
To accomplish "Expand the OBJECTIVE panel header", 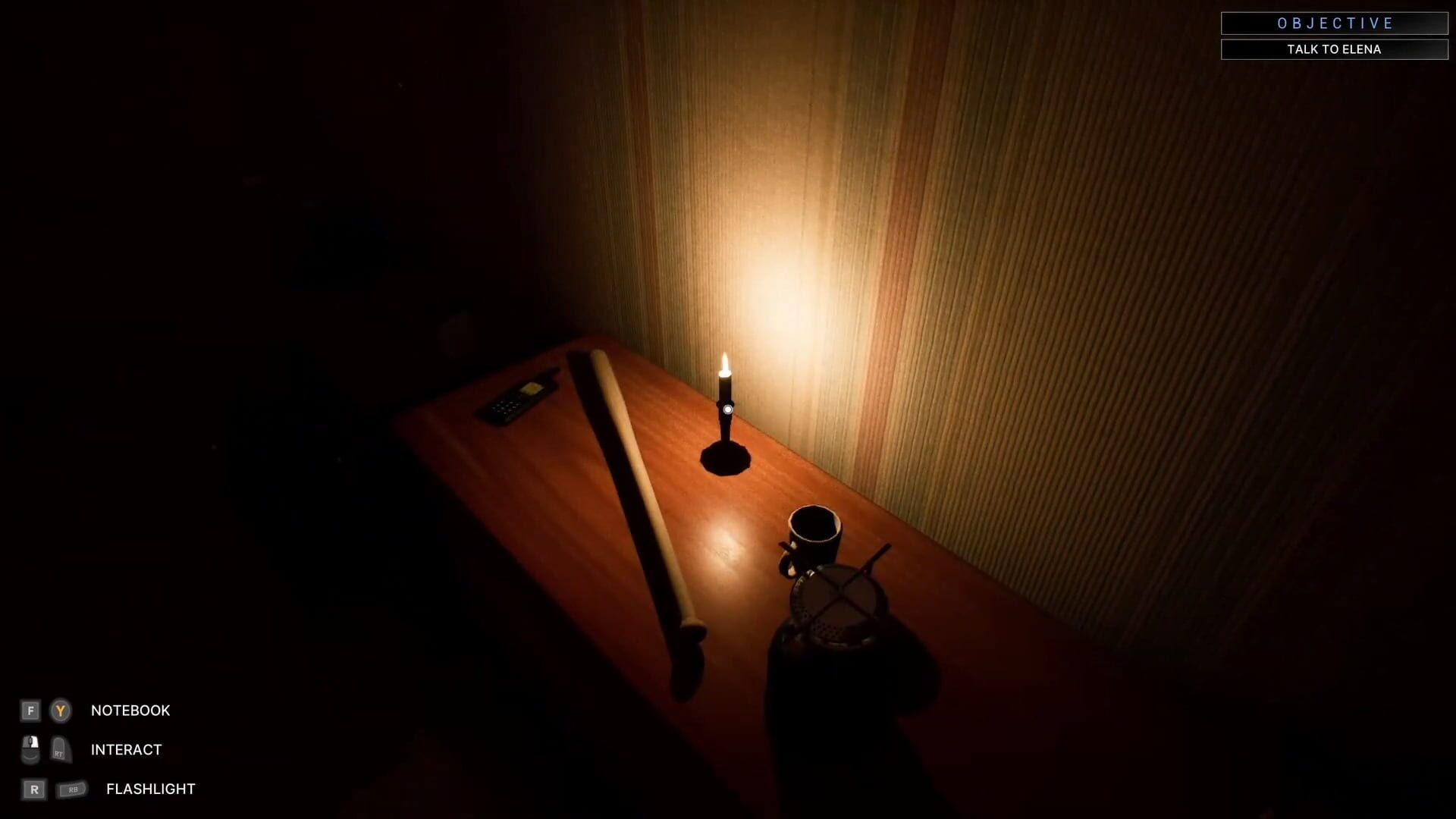I will click(x=1335, y=24).
